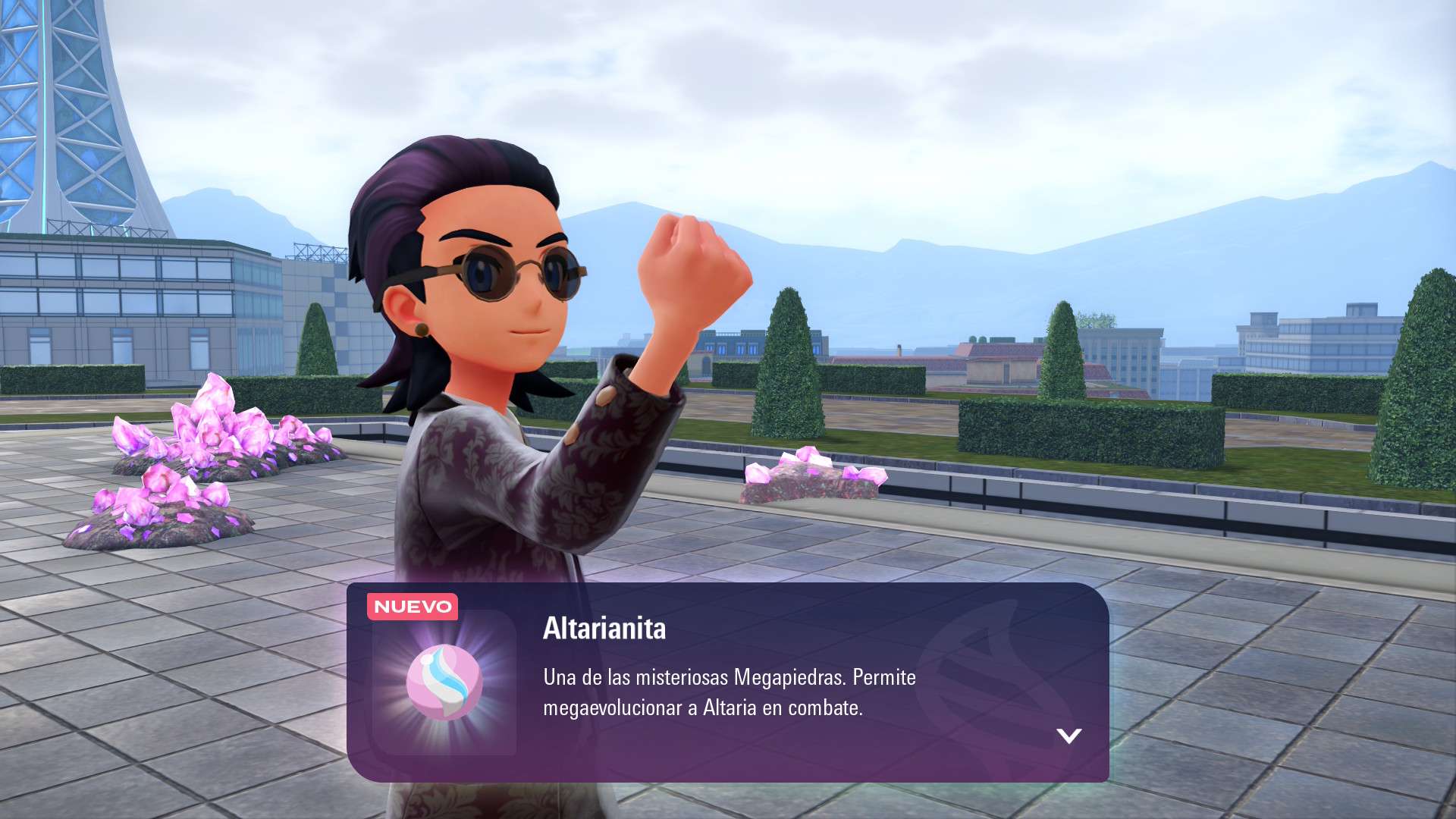Image resolution: width=1456 pixels, height=819 pixels.
Task: Advance the dialog with the down arrow
Action: coord(1068,736)
